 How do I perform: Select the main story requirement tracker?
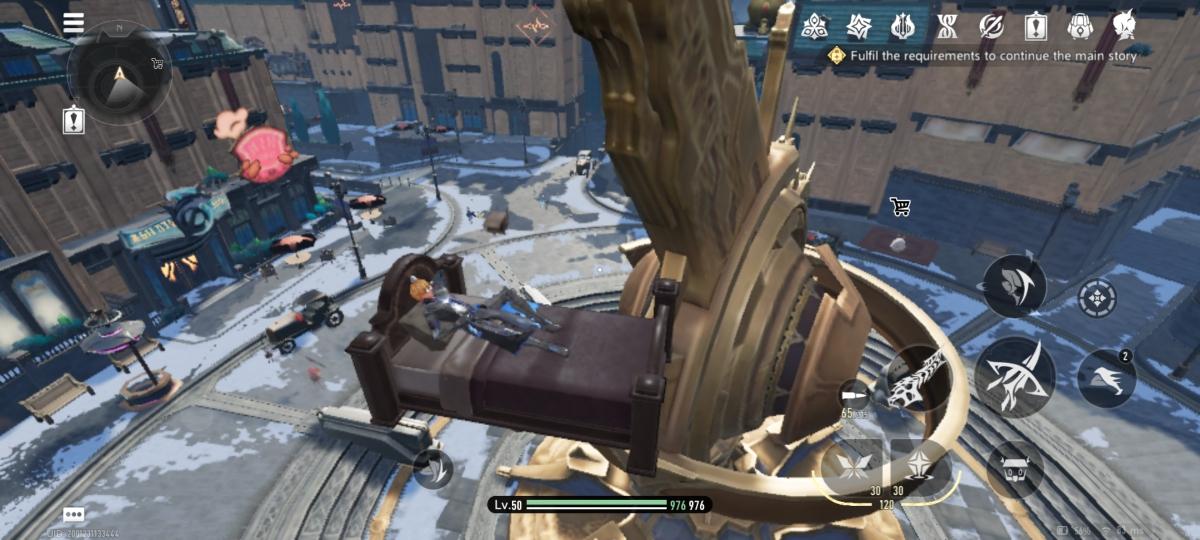(x=983, y=56)
